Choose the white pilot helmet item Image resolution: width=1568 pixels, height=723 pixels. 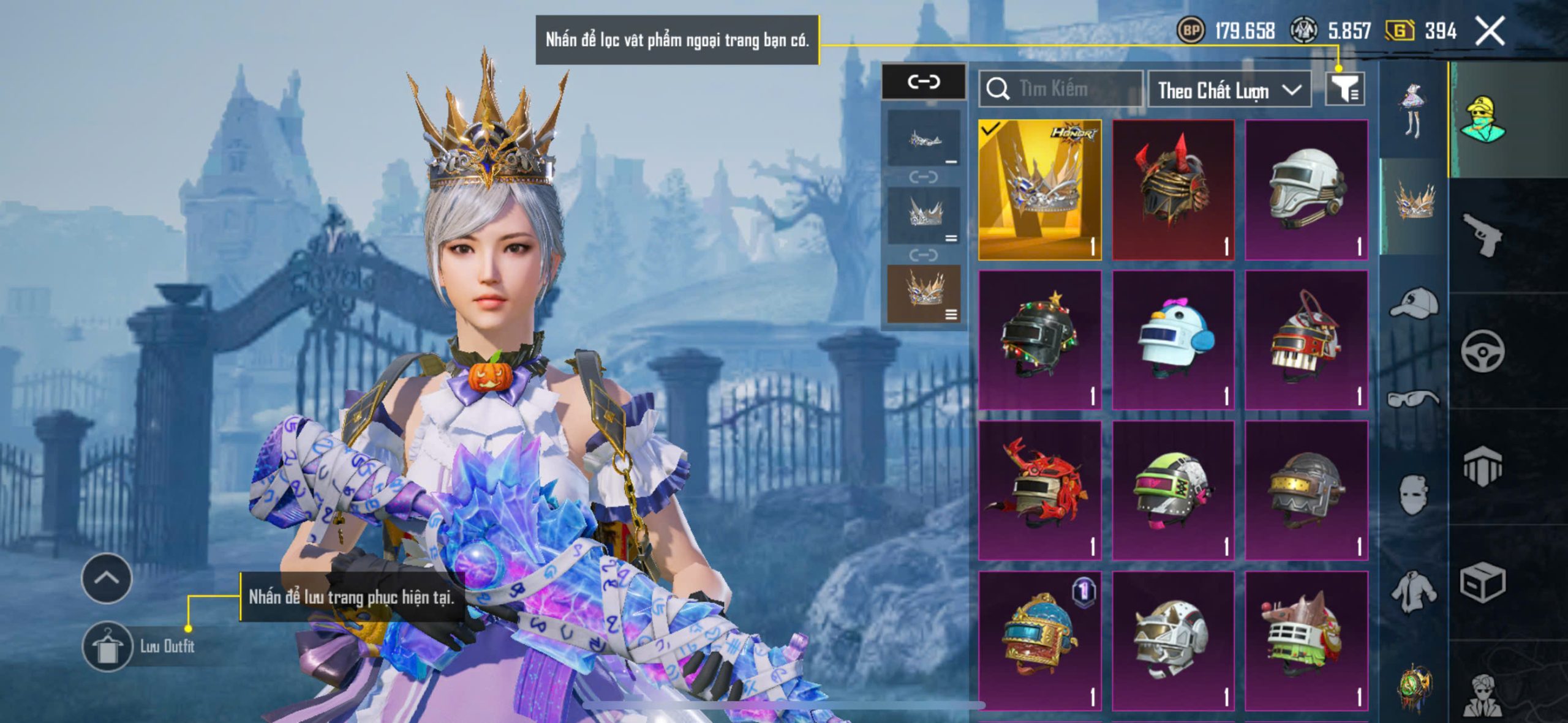1306,190
